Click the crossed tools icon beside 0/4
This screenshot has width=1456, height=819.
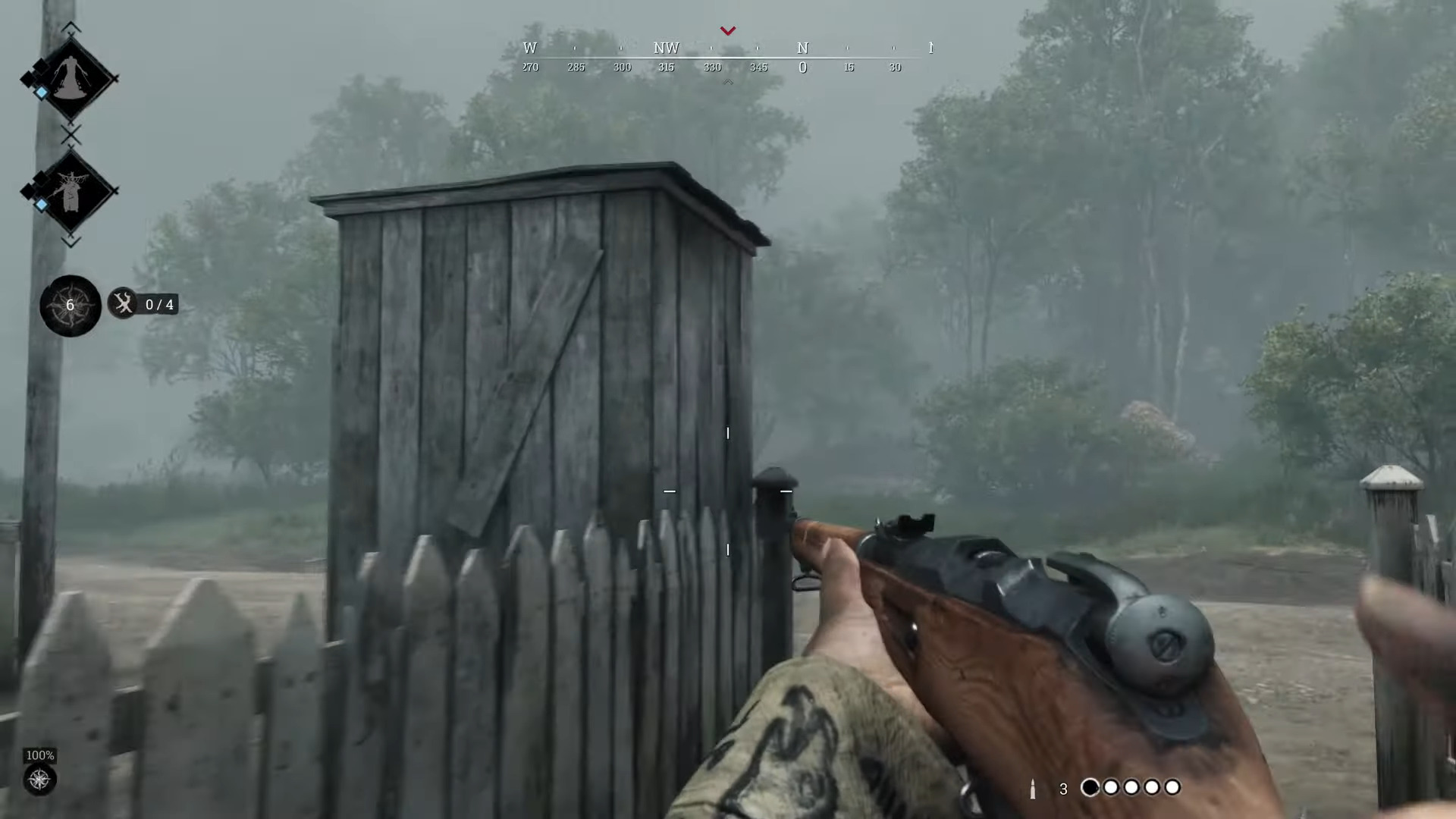[x=123, y=304]
